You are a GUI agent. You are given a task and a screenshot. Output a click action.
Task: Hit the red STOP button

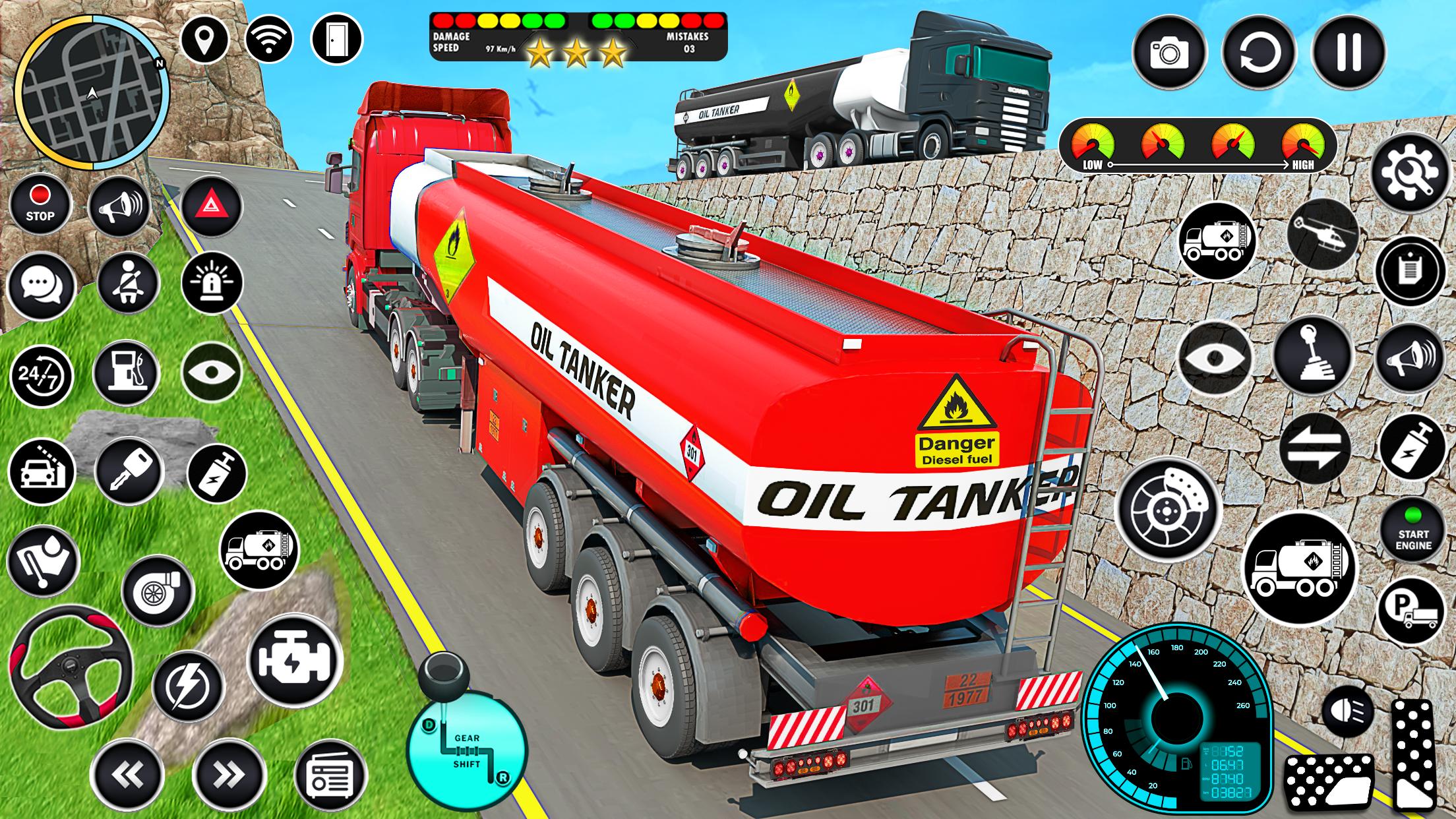click(40, 204)
